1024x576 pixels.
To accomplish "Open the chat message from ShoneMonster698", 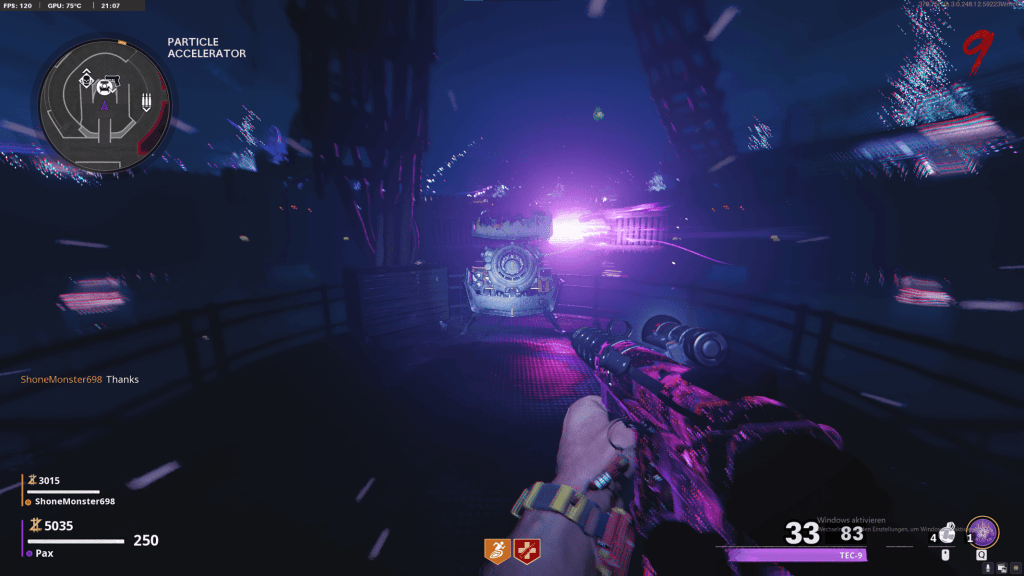I will [80, 380].
